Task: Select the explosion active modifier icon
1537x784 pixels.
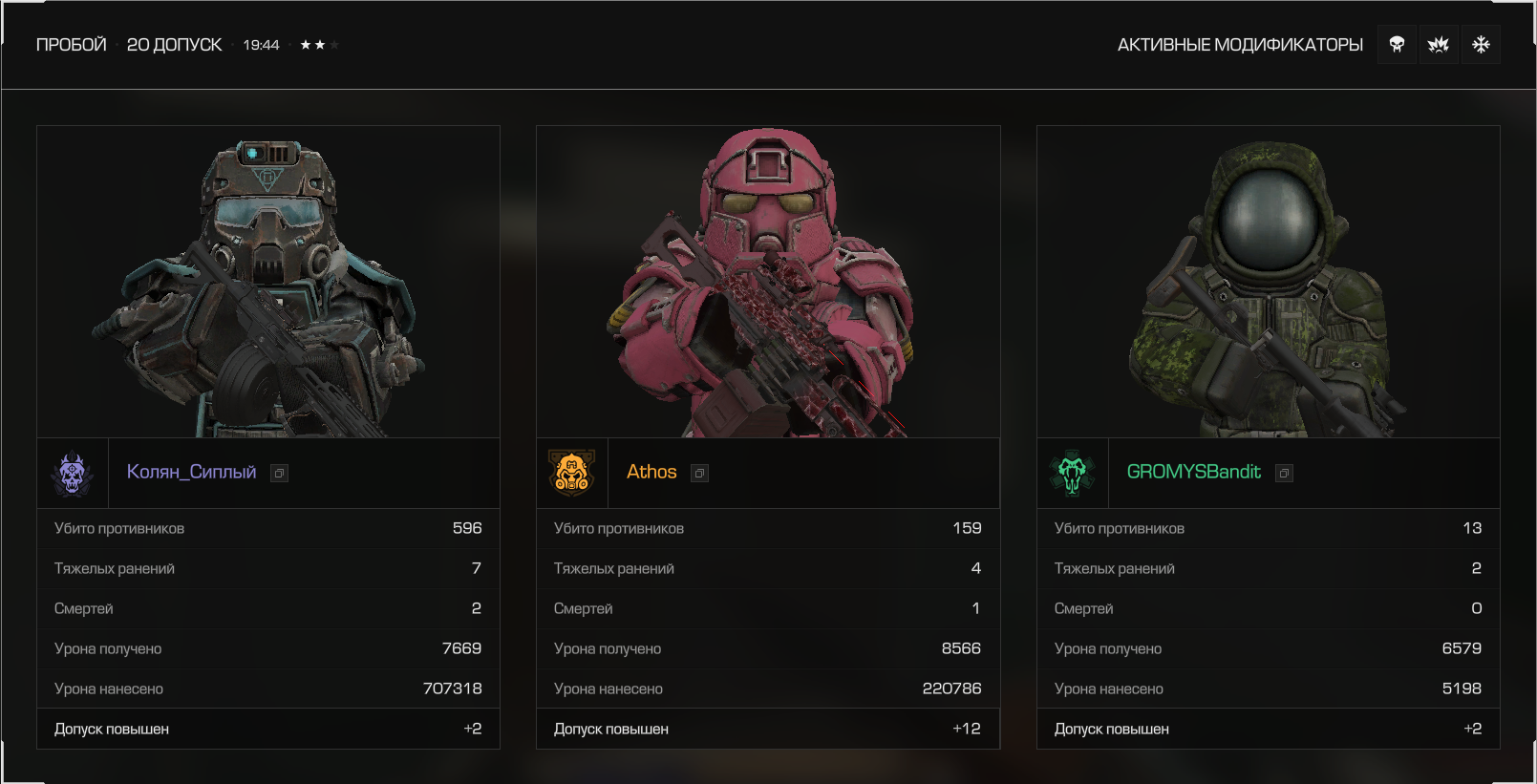Action: pos(1439,45)
